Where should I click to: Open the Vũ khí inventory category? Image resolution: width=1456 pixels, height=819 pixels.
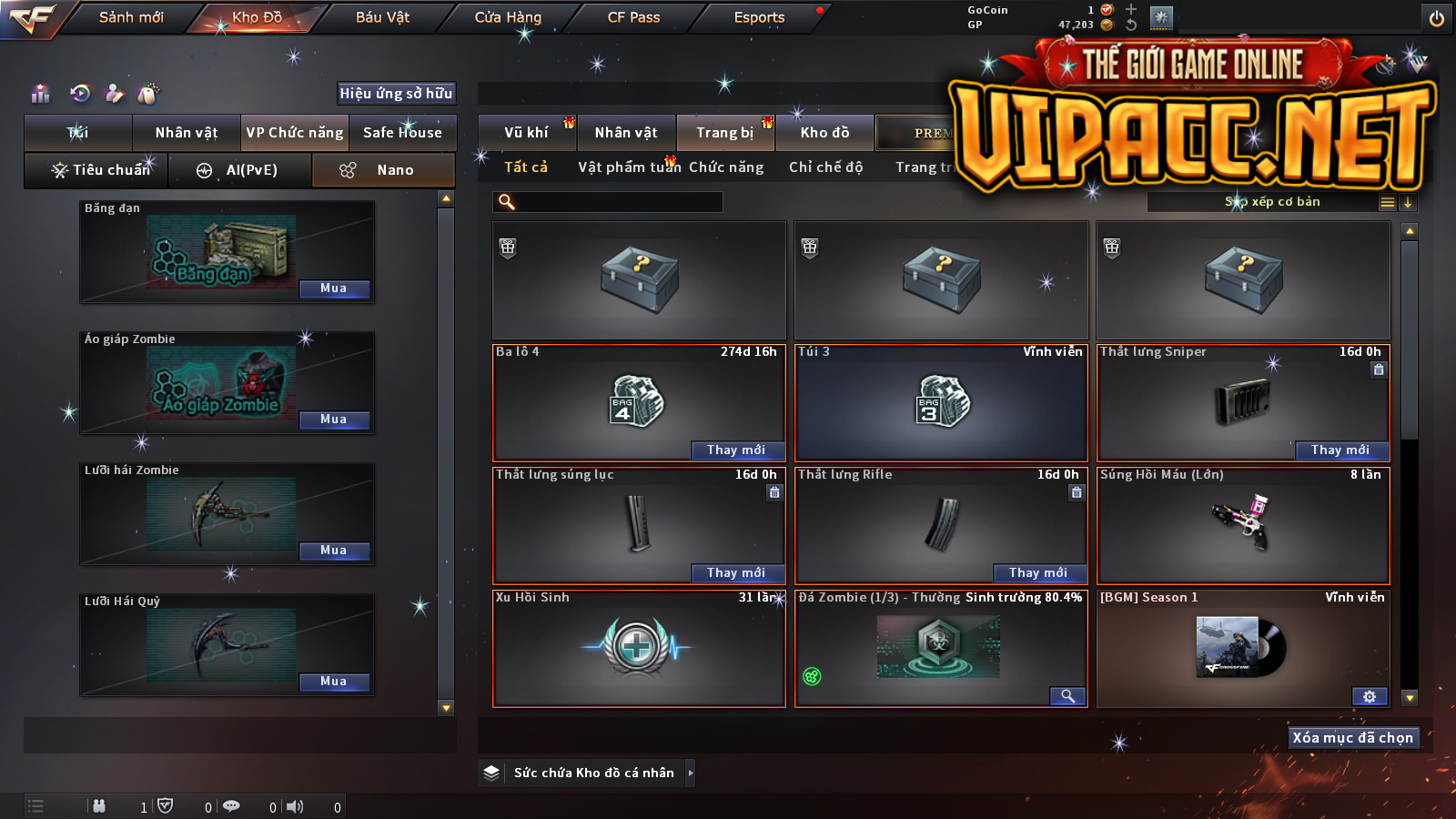[x=527, y=133]
